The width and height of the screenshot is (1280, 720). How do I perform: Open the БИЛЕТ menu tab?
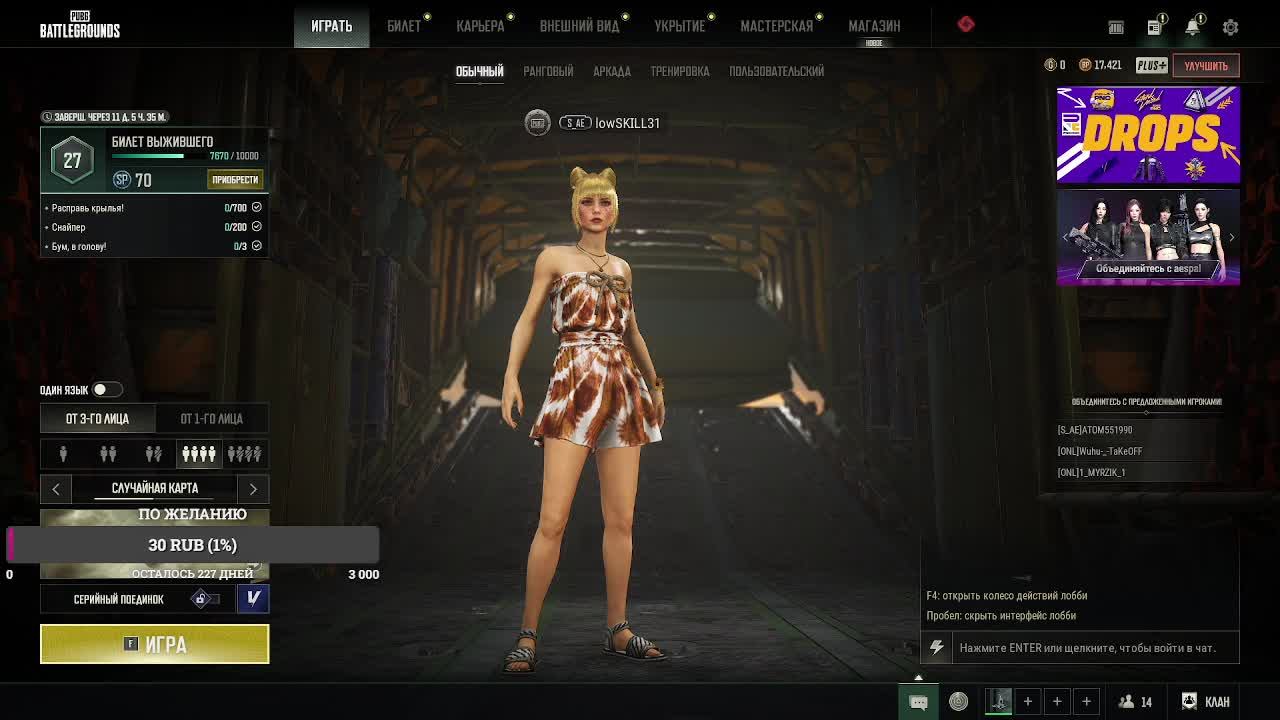(x=404, y=26)
